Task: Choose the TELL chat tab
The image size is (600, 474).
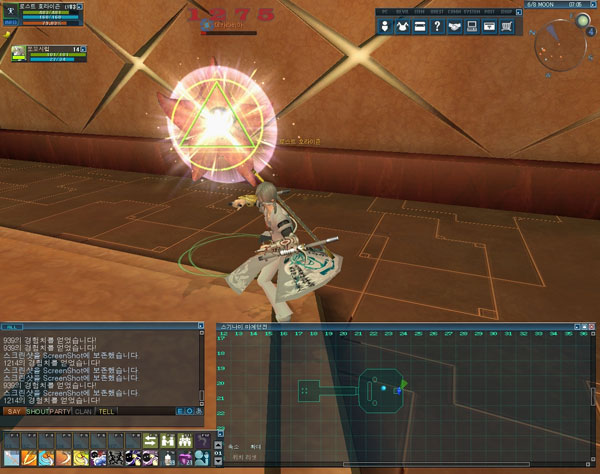Action: point(103,411)
